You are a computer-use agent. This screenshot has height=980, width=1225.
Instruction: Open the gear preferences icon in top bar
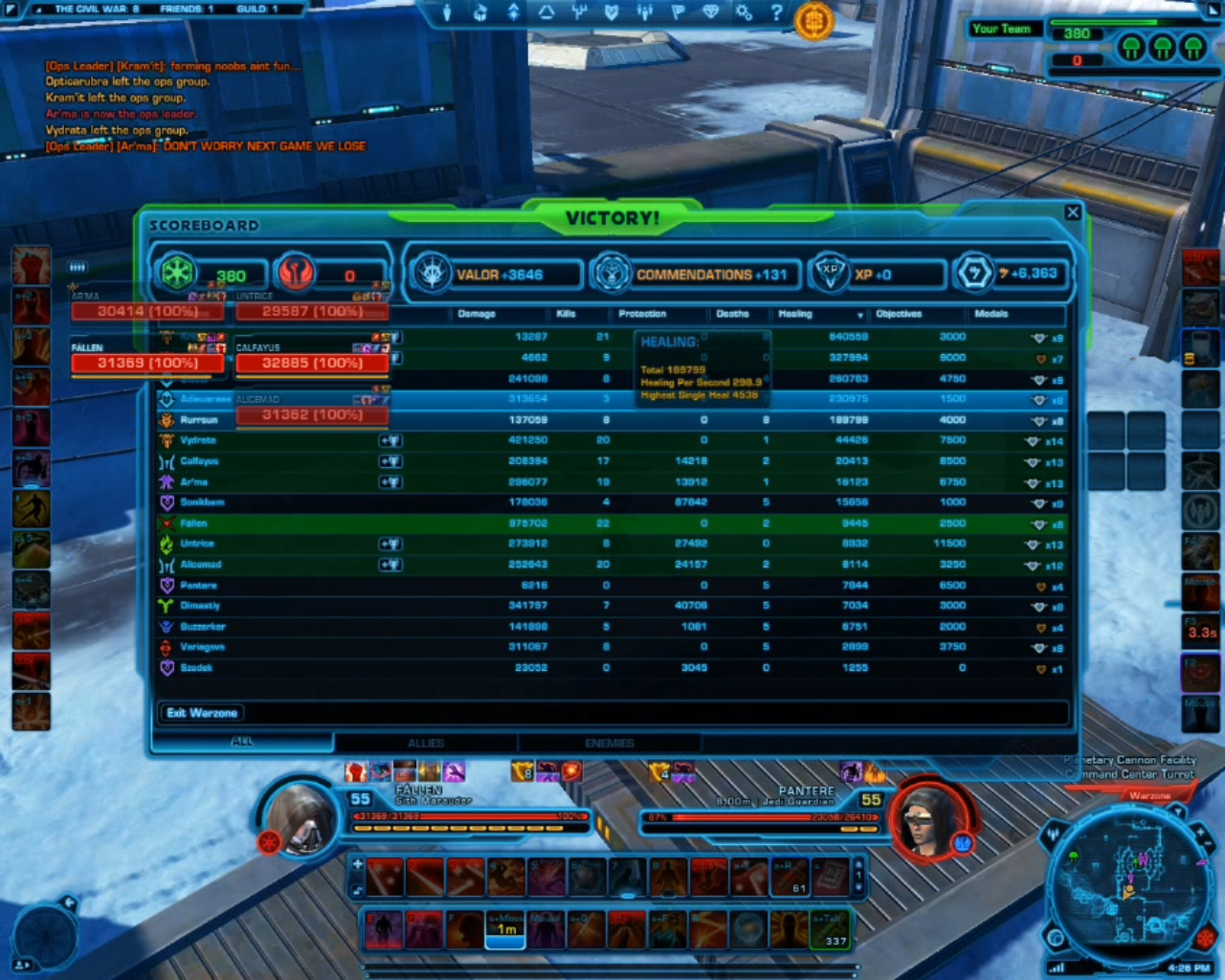(744, 12)
